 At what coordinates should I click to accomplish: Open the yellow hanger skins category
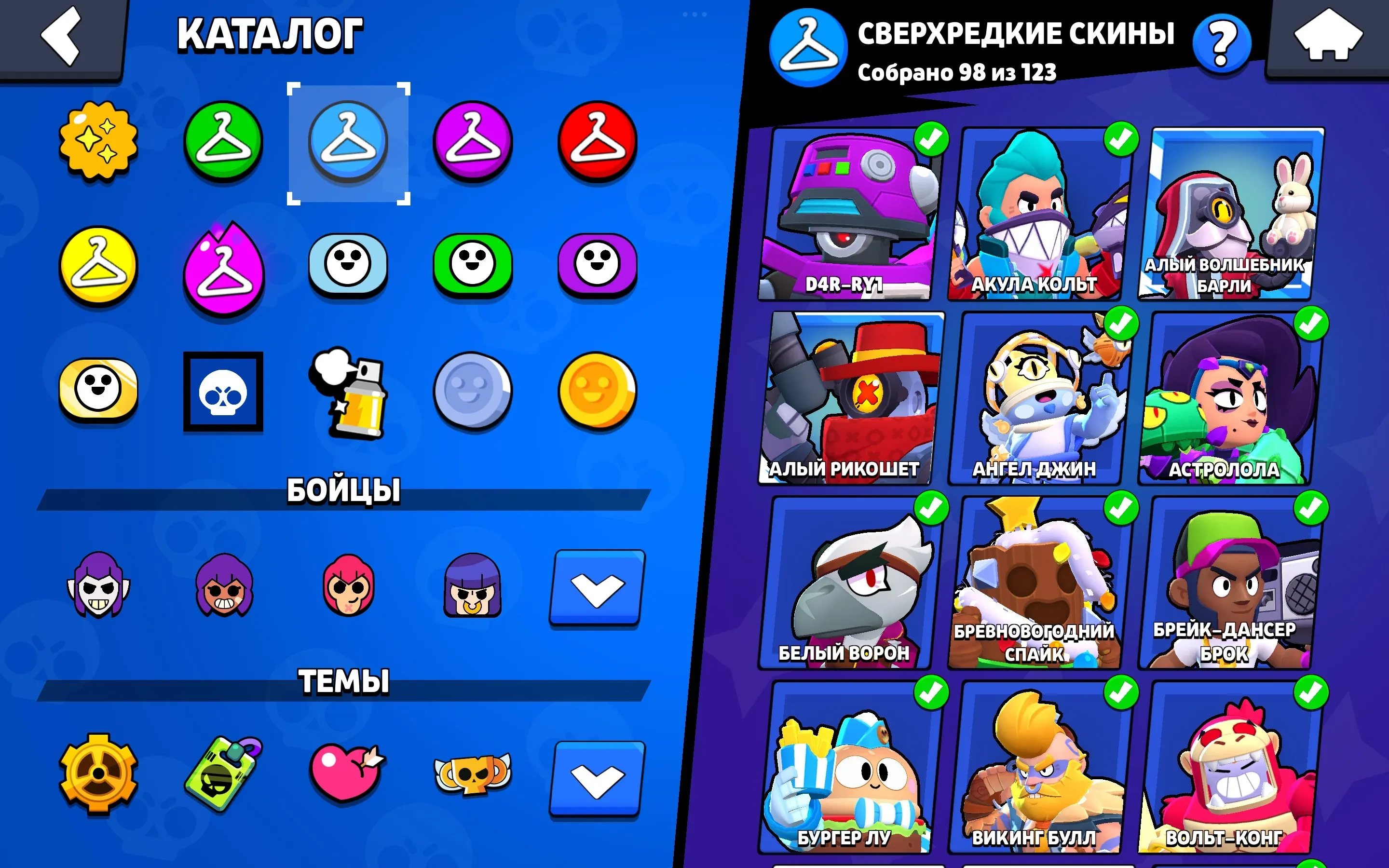(x=99, y=267)
